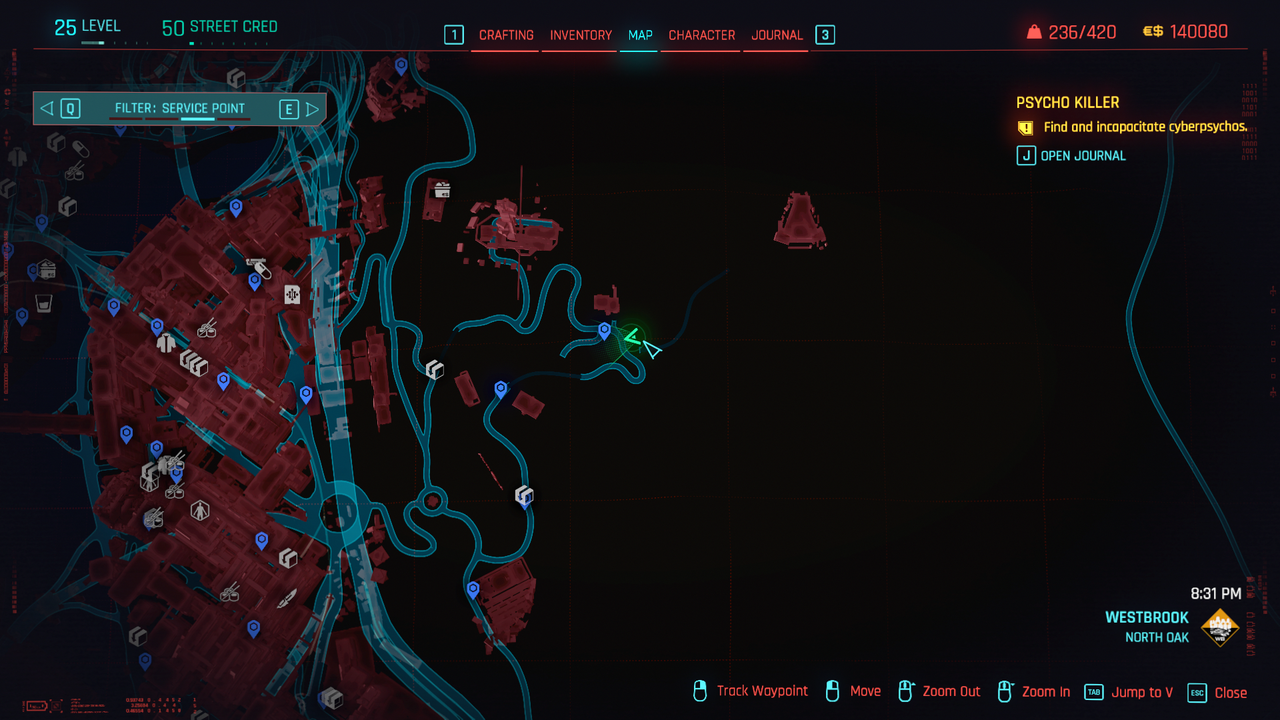Select the netrunner chip vendor marker

pyautogui.click(x=292, y=294)
